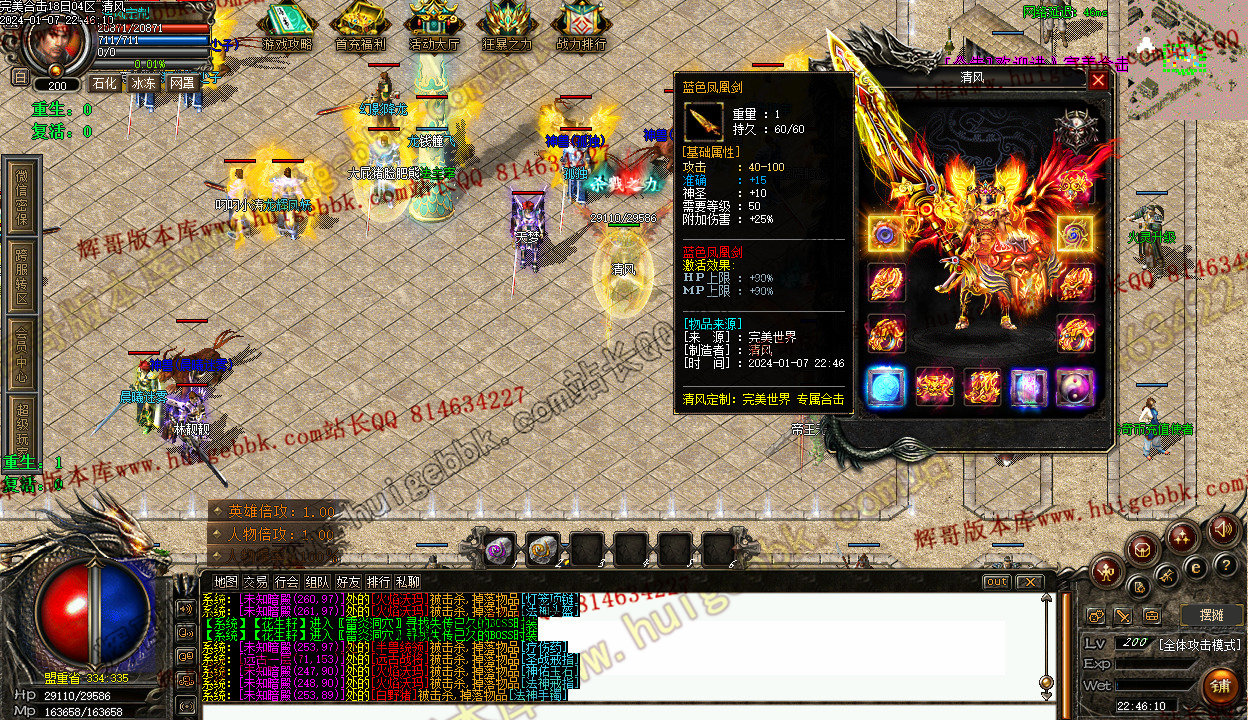
Task: Open the round 铺 shop button
Action: (1218, 686)
